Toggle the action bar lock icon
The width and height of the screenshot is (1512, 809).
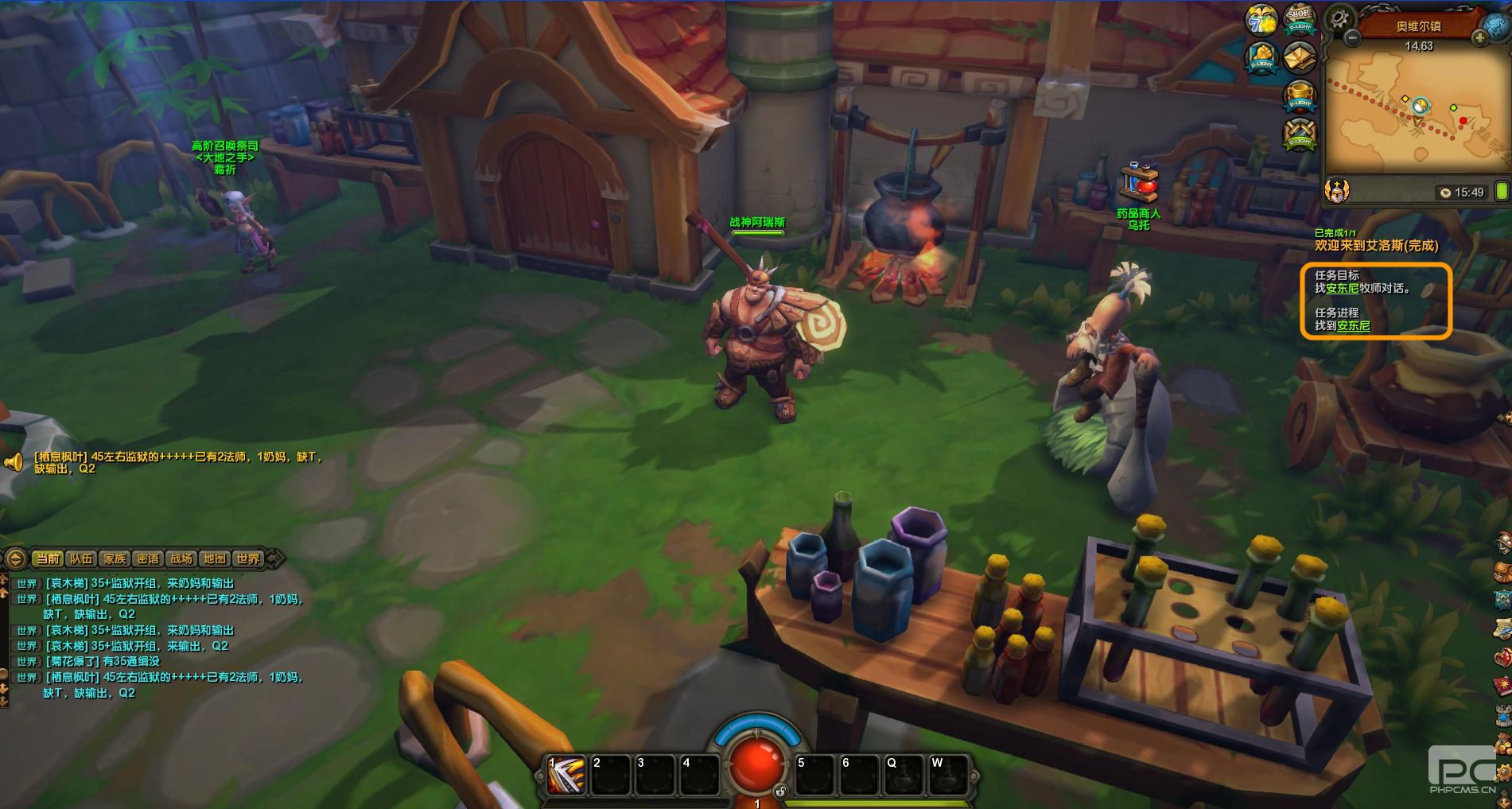(x=780, y=791)
